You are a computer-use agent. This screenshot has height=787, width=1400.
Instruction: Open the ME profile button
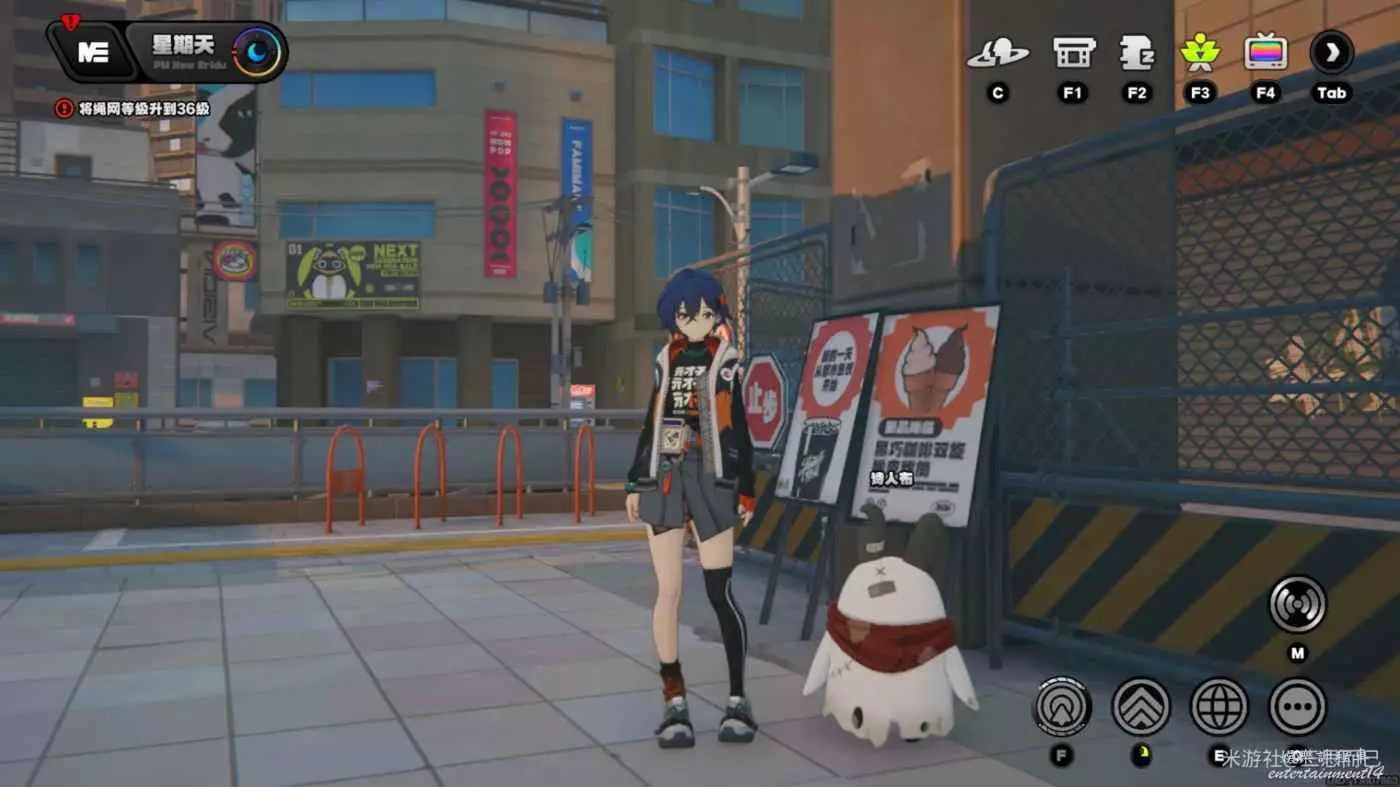coord(93,53)
